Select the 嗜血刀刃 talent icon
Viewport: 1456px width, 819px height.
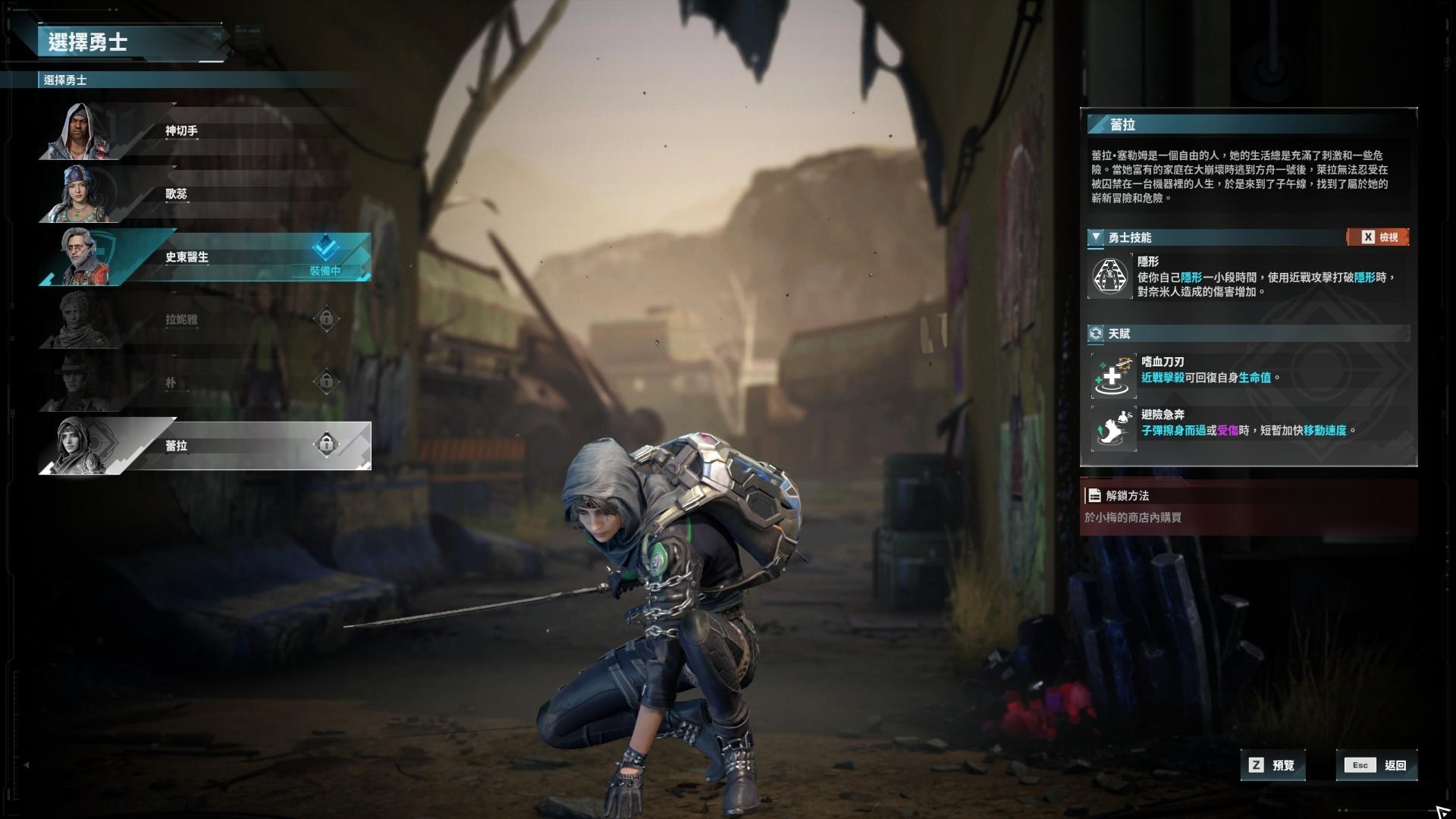(1113, 376)
